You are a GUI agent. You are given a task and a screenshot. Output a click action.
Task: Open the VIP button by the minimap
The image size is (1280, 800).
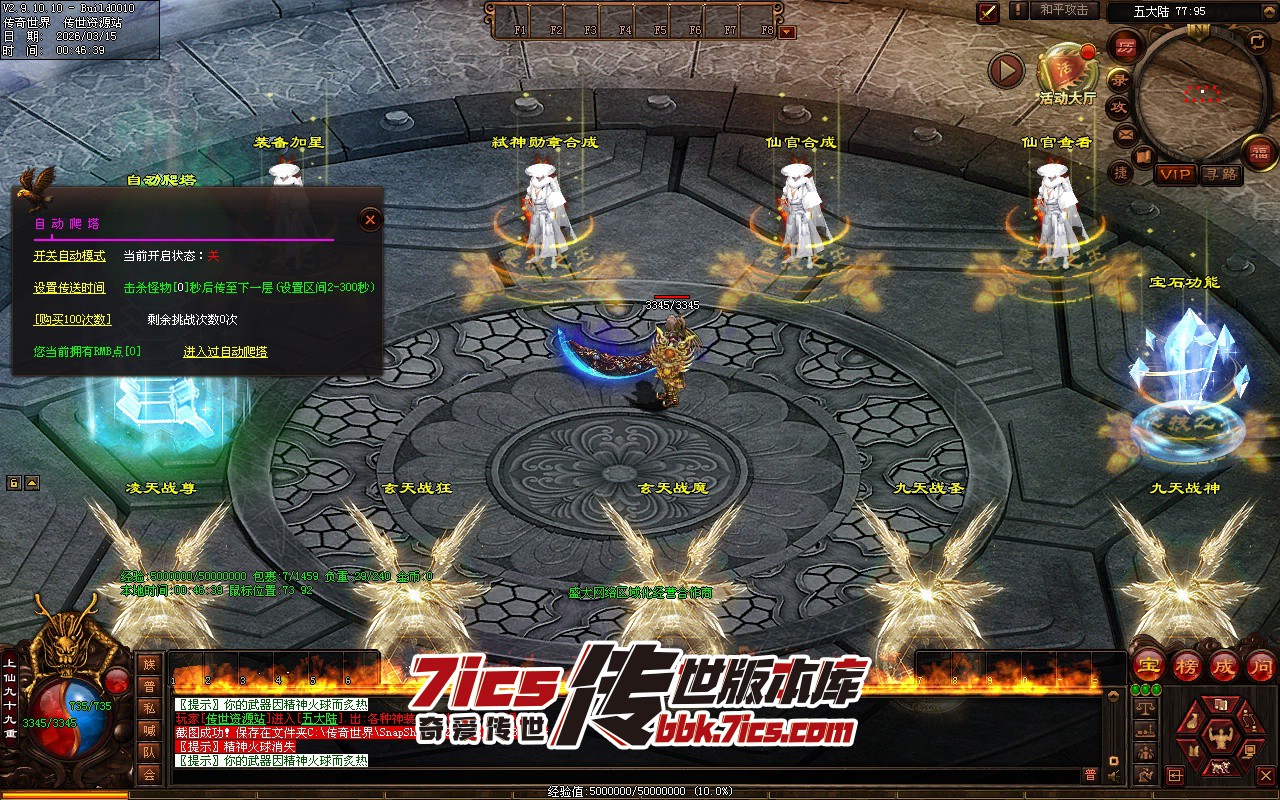pyautogui.click(x=1175, y=174)
